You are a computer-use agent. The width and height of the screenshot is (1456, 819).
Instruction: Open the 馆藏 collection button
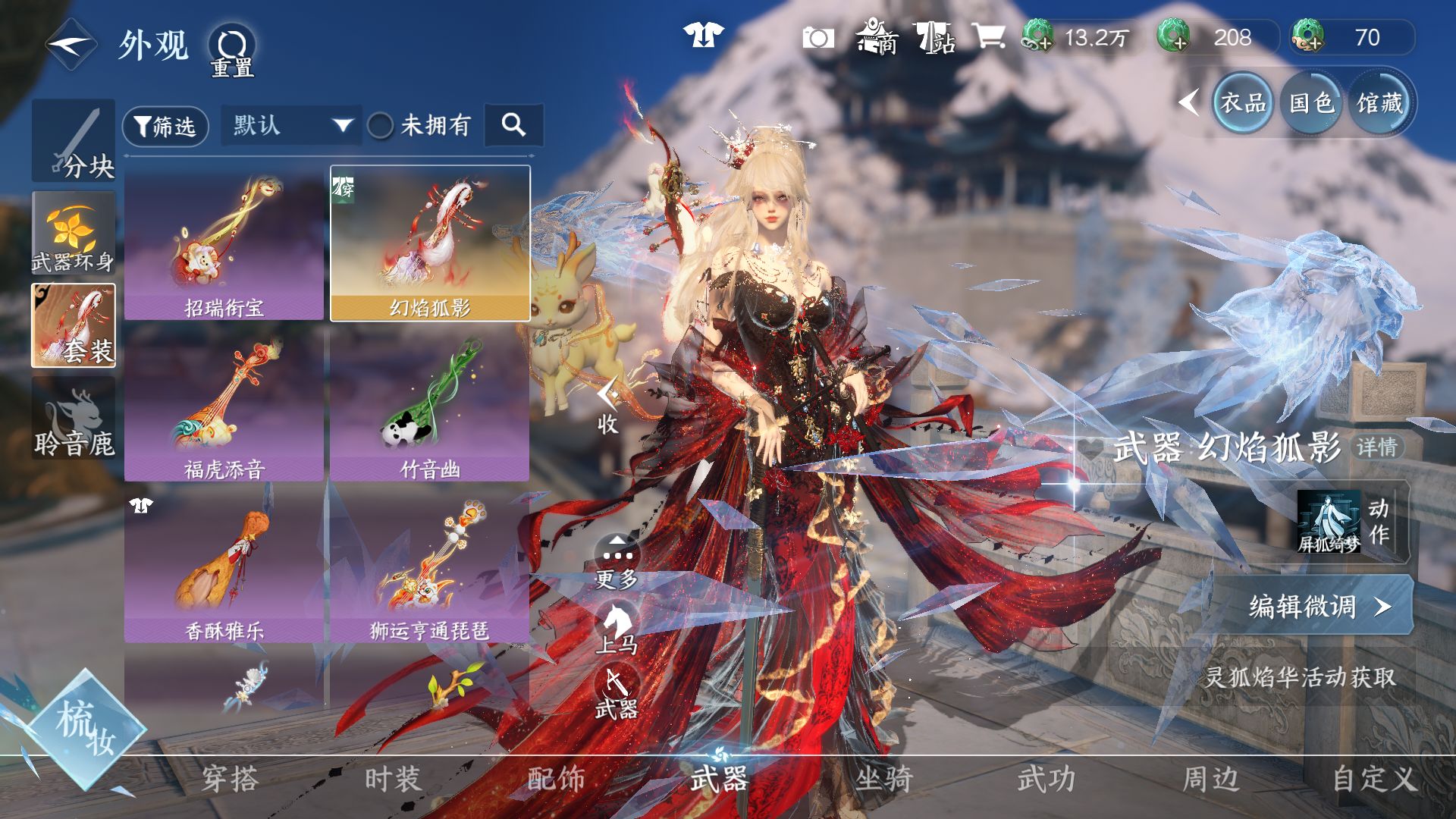tap(1379, 103)
